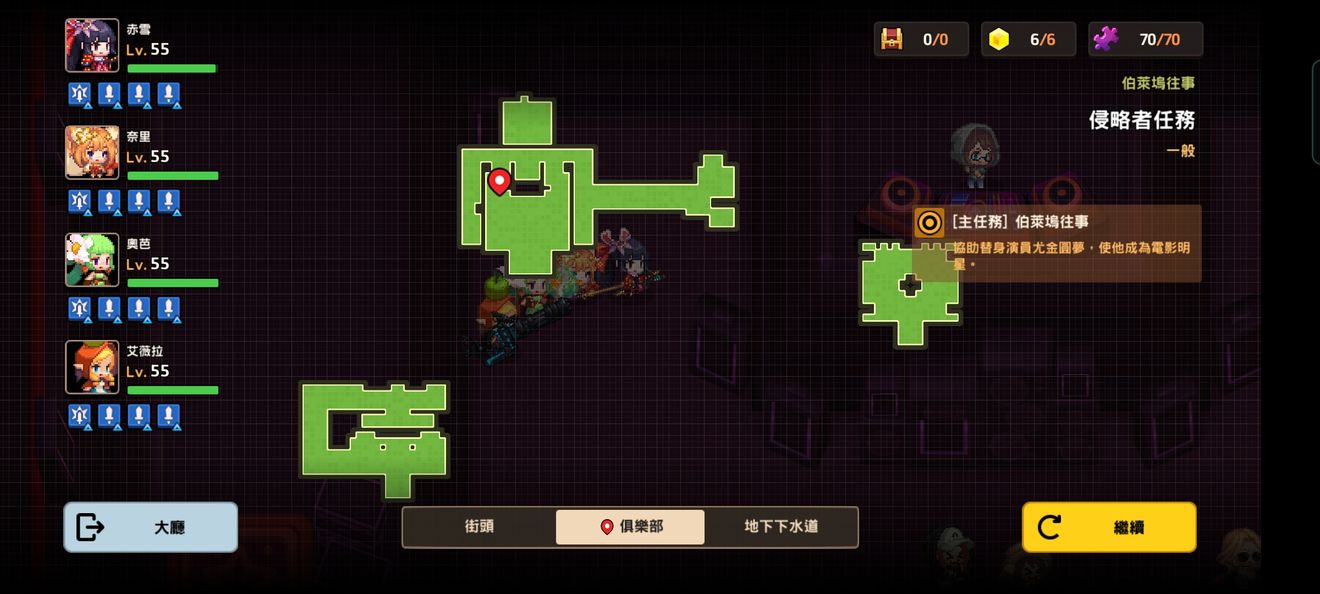Screen dimensions: 1320x594
Task: Click 奧芭's character portrait
Action: 92,260
